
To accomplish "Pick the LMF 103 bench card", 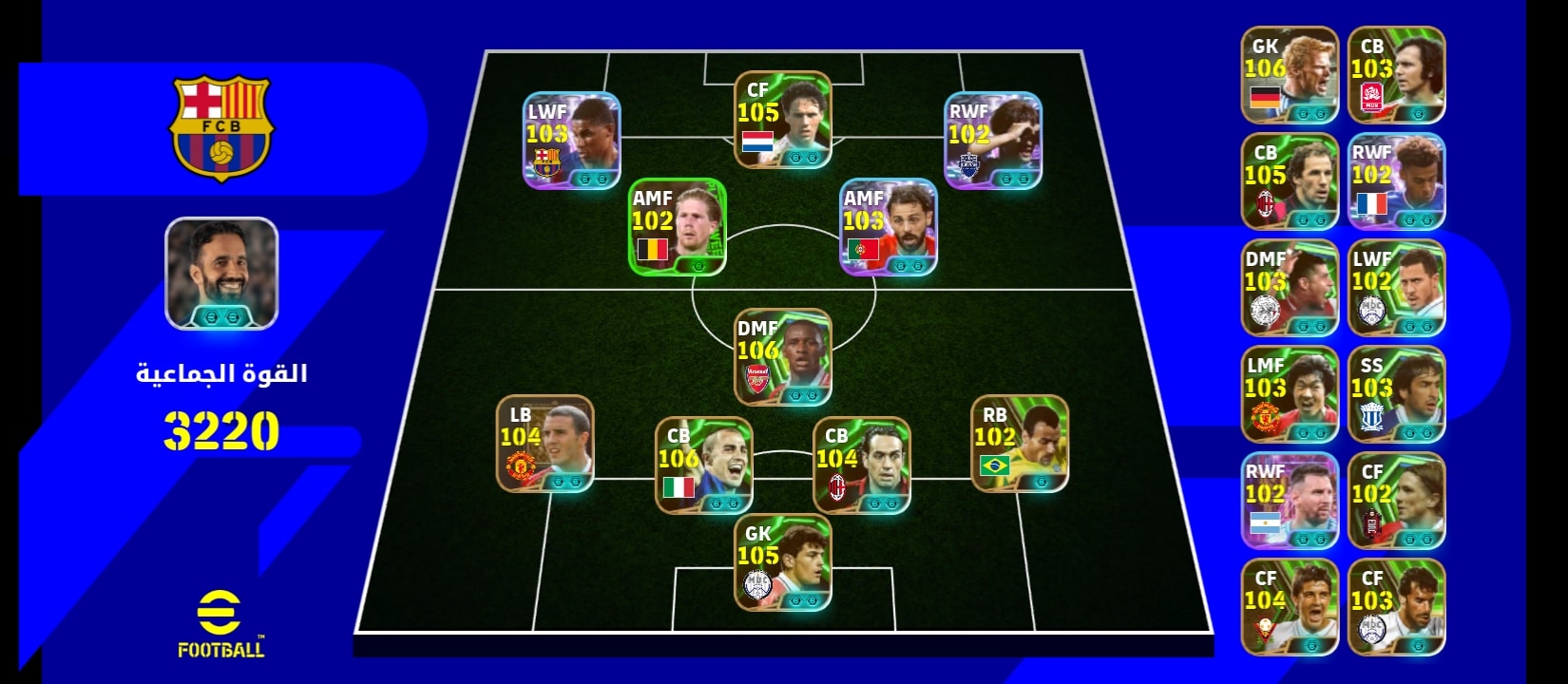I will point(1290,394).
